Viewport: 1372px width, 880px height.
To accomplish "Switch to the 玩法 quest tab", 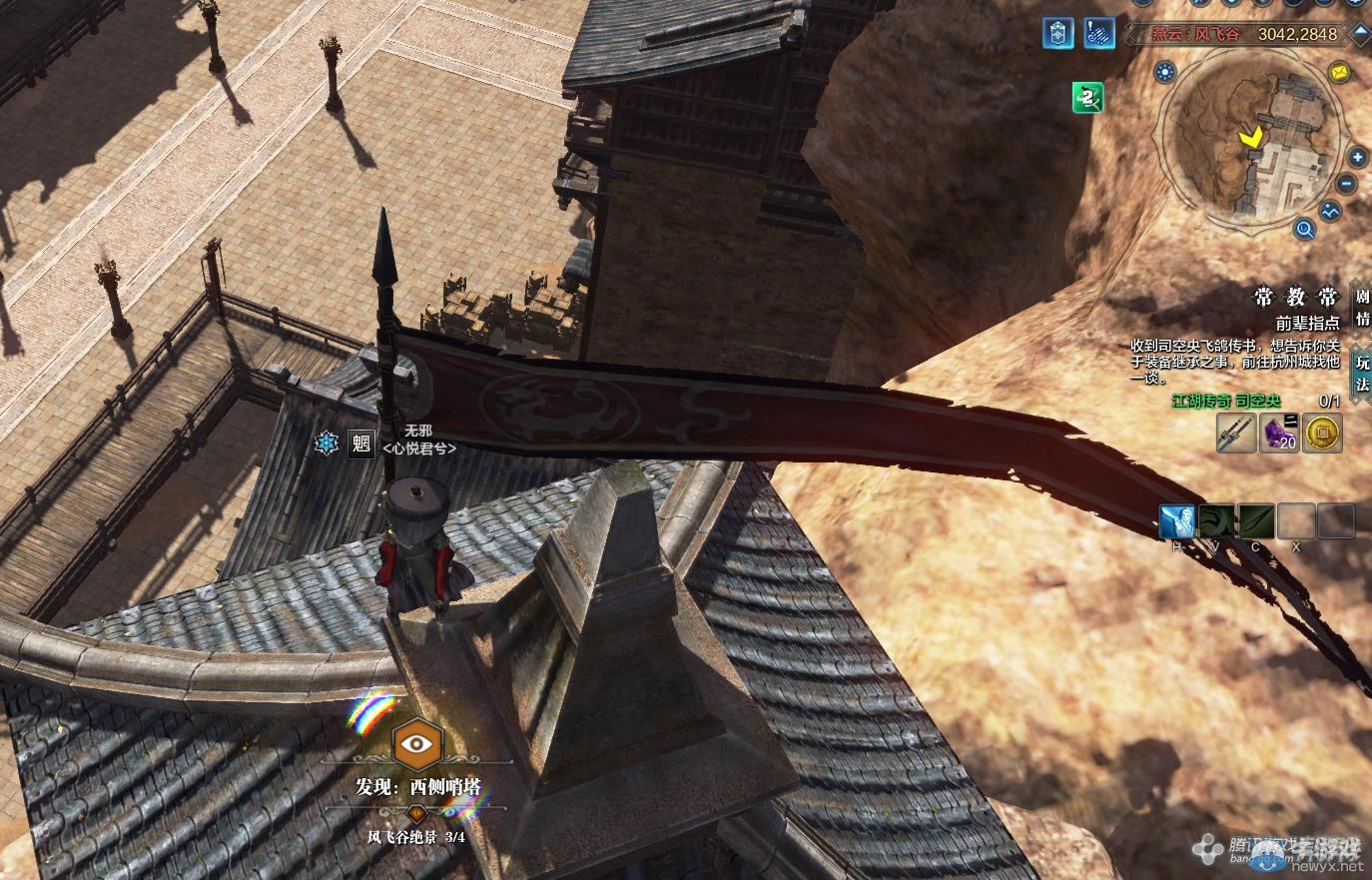I will (x=1362, y=374).
